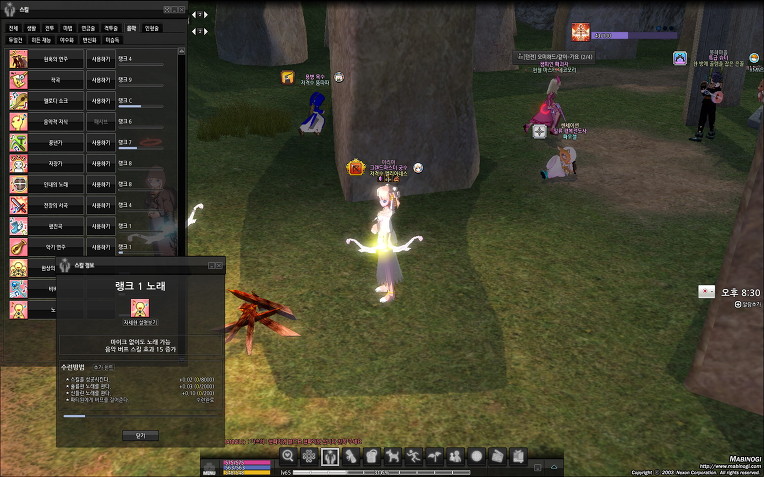
Task: Close the skill info popup with 닫기
Action: 140,435
